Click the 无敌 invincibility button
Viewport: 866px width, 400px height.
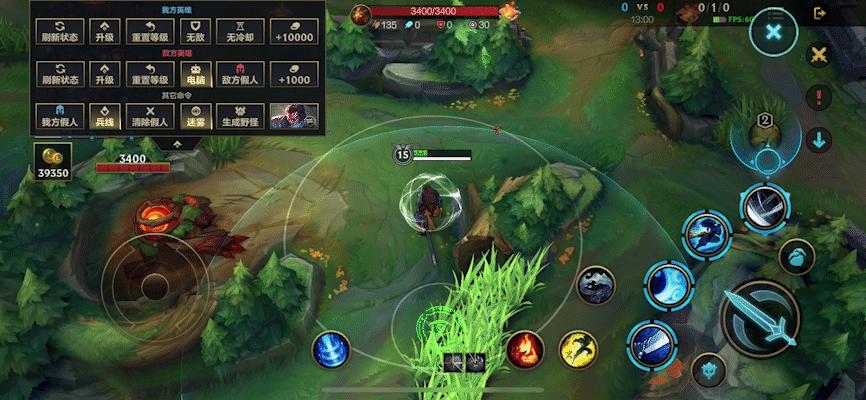point(195,30)
